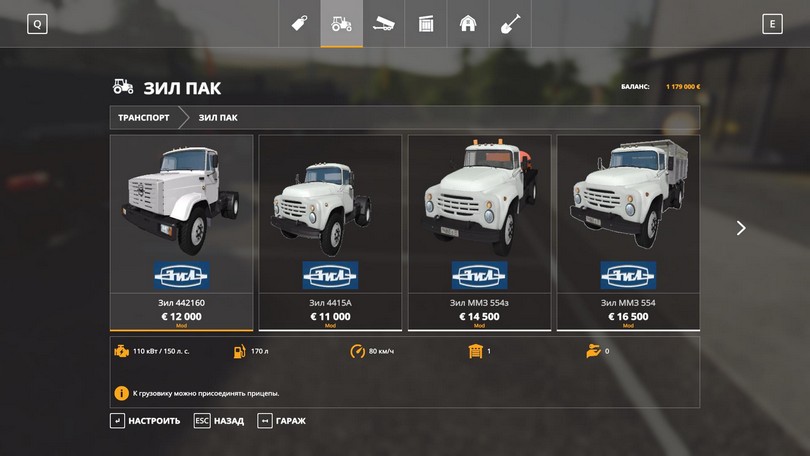Click the НАСТРОИТЬ customize button

[145, 421]
